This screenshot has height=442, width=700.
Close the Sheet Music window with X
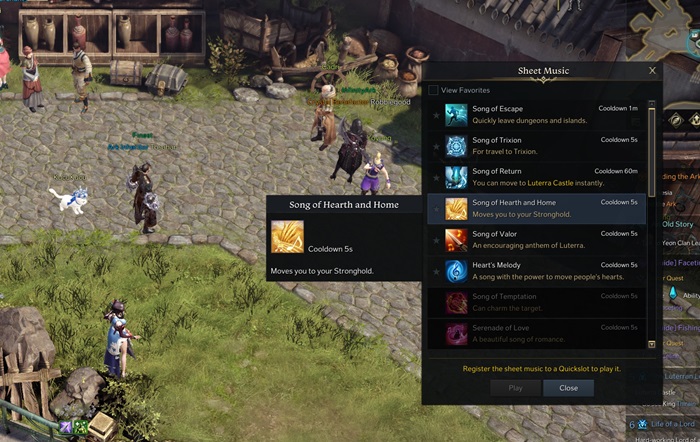pyautogui.click(x=653, y=71)
